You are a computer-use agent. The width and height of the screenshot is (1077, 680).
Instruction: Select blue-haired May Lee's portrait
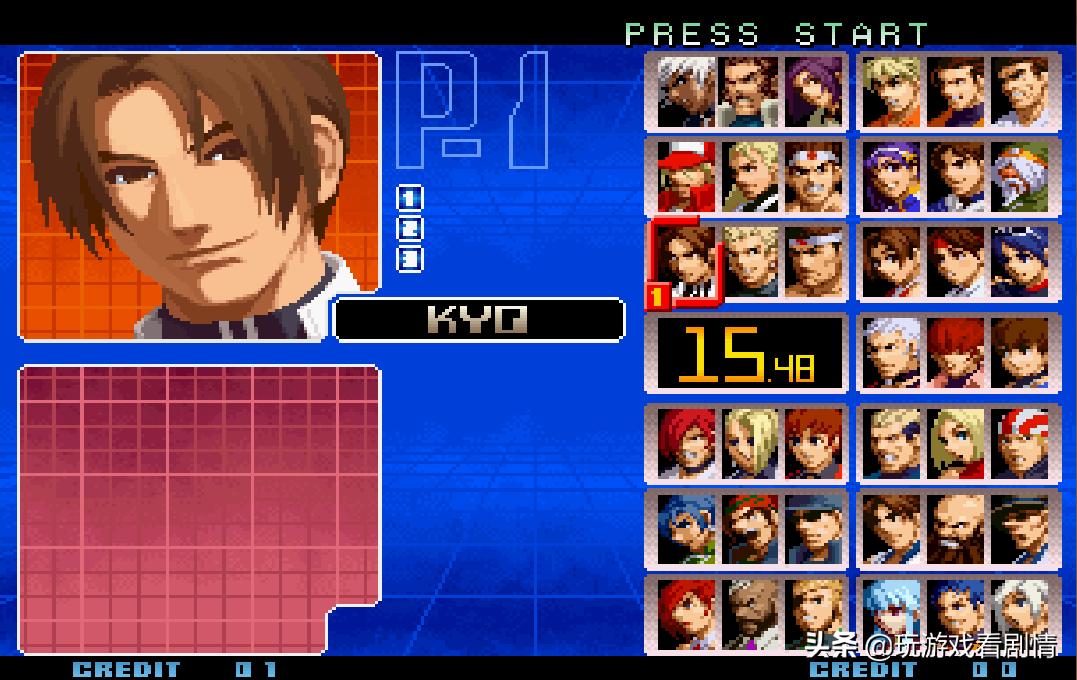point(1020,262)
